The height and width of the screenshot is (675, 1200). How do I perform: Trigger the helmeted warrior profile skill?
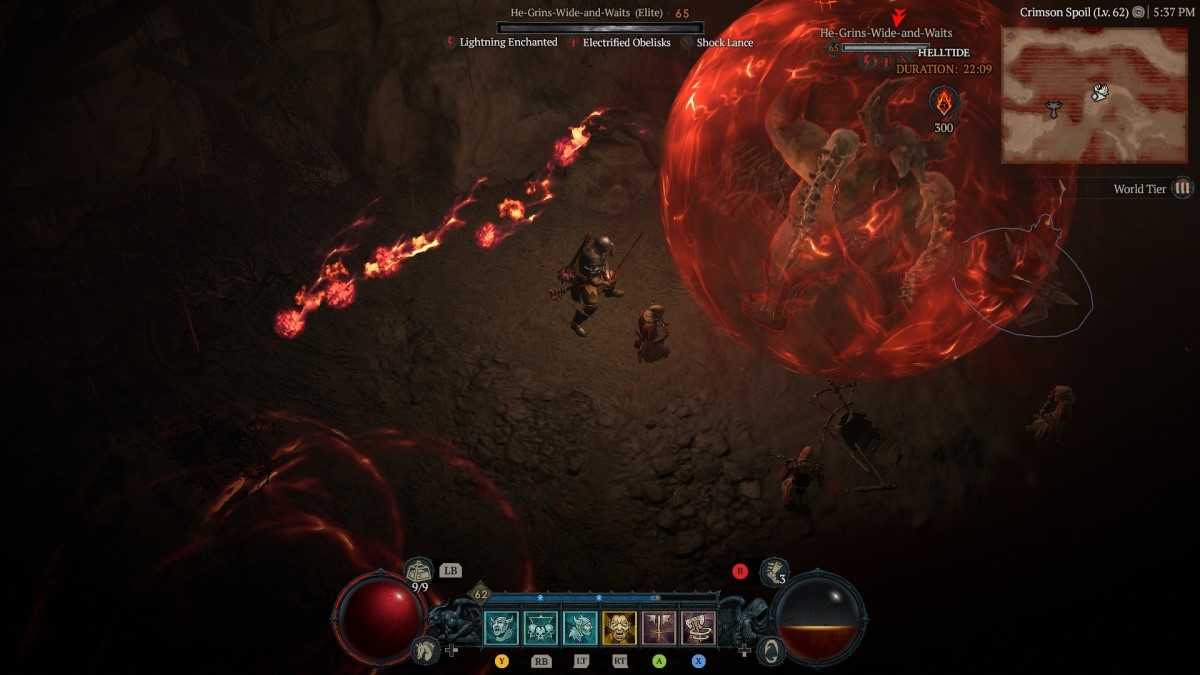point(580,628)
